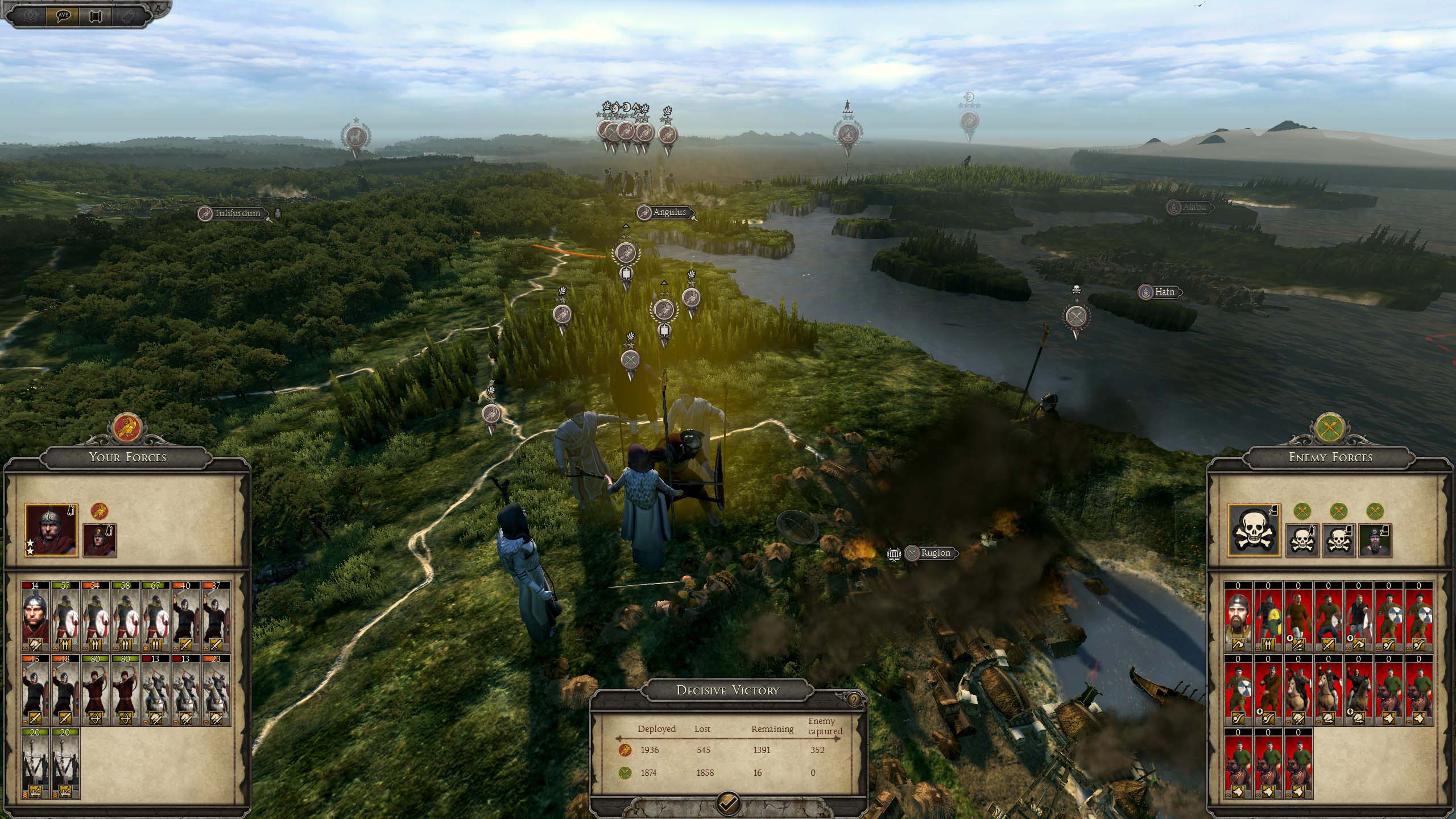Toggle the AVE speech bubble advisor button

63,15
